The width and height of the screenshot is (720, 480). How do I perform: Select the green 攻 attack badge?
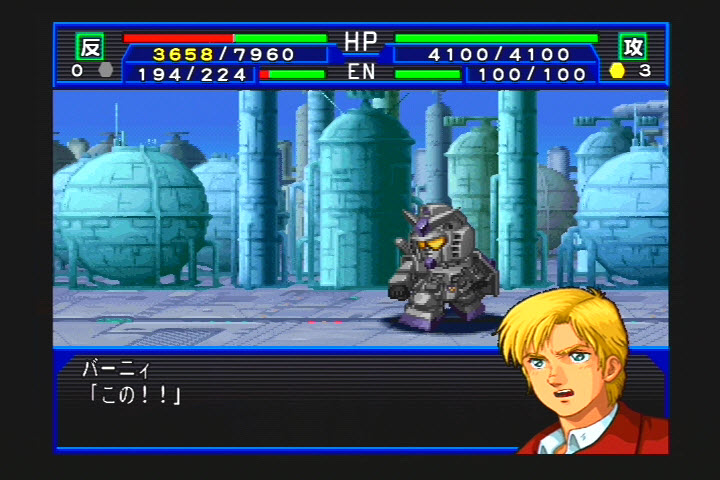[632, 46]
